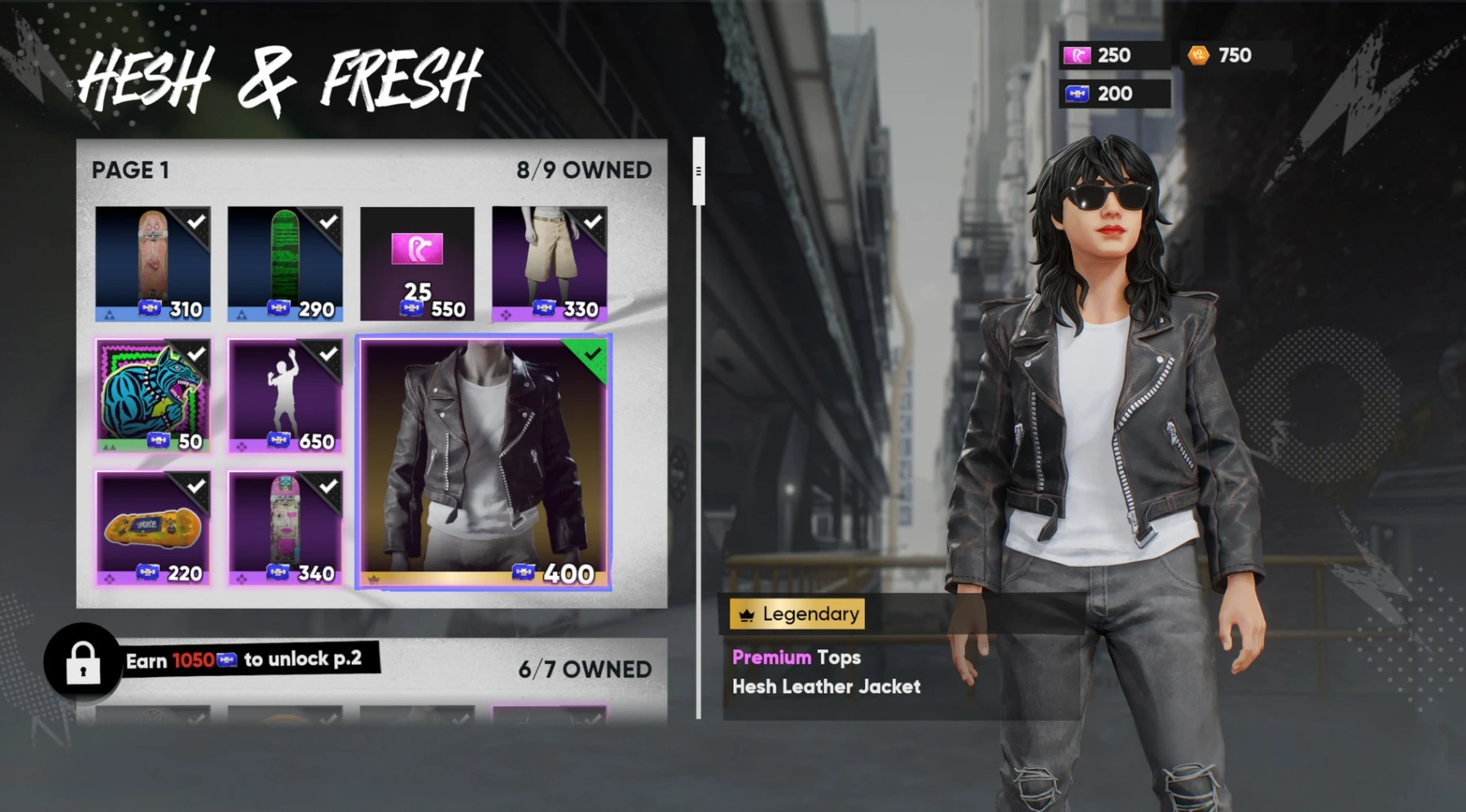Click the crown icon on the Legendary badge
Screen dimensions: 1466x812
pos(747,614)
